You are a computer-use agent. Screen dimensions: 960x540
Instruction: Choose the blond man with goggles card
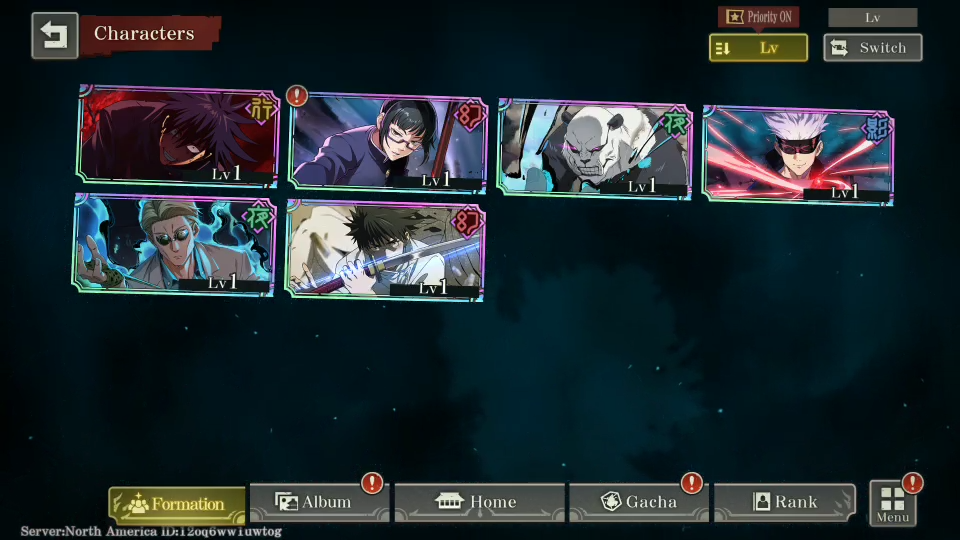(174, 244)
